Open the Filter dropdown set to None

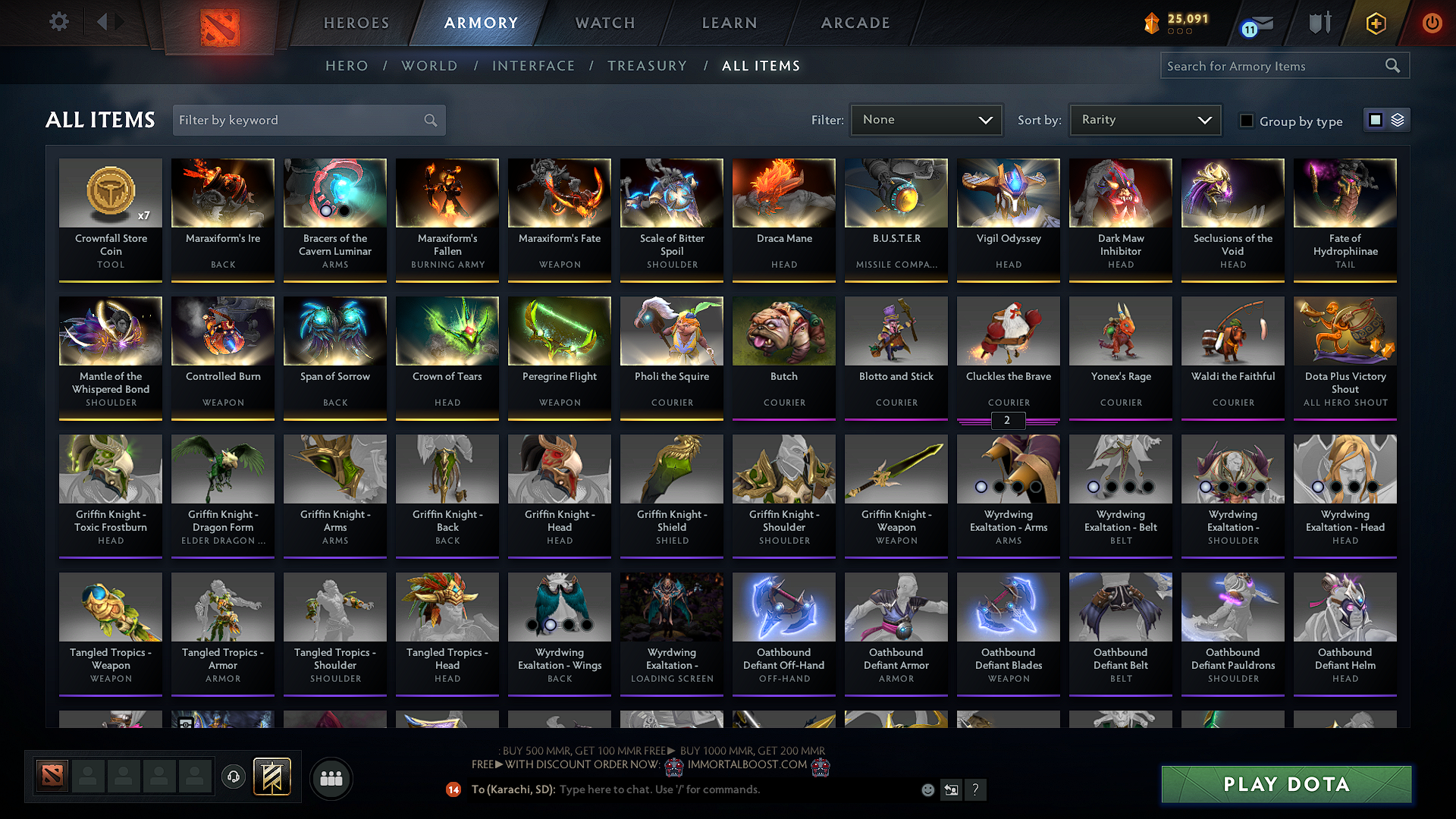point(926,119)
